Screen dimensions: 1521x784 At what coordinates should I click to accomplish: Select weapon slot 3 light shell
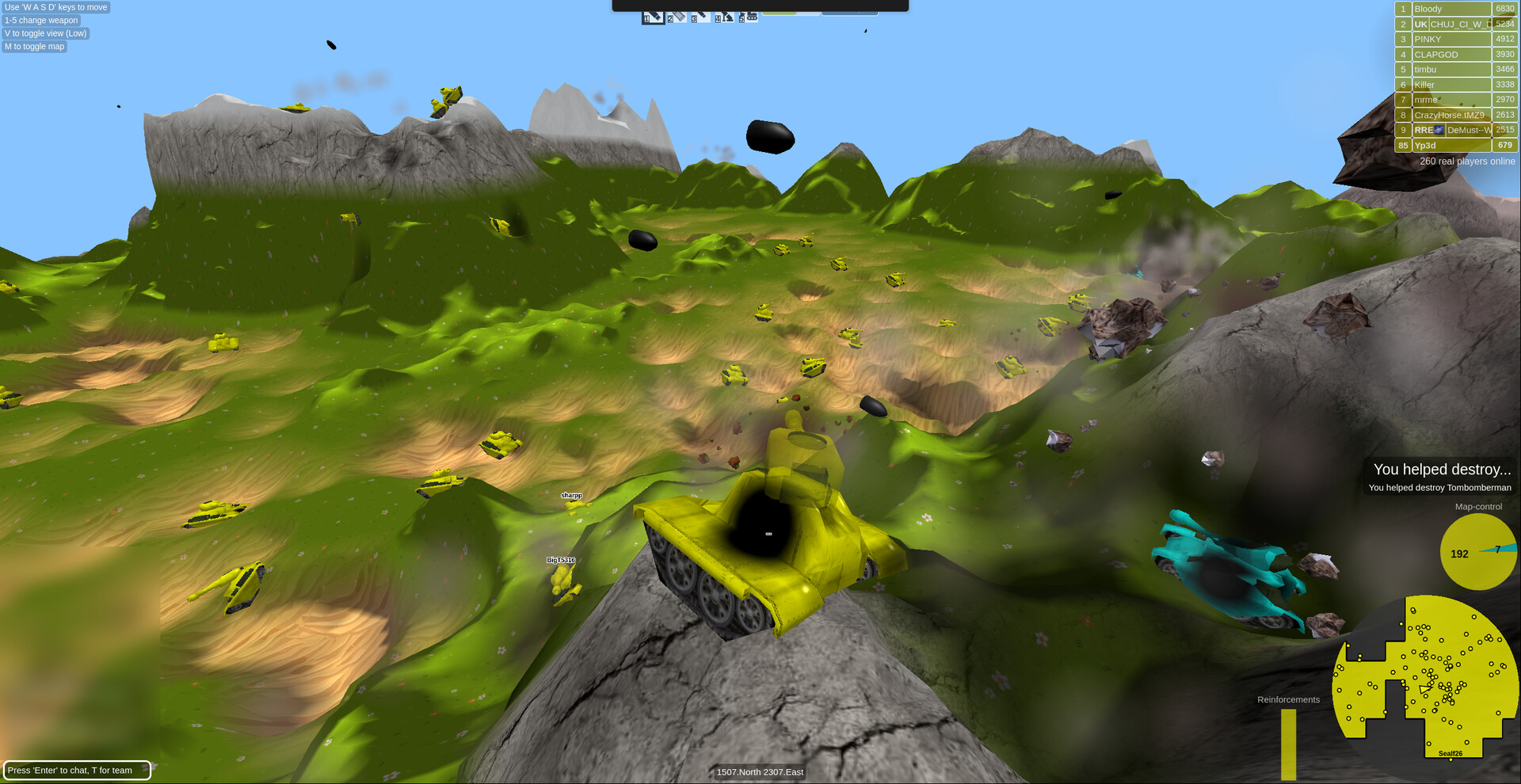pos(701,17)
